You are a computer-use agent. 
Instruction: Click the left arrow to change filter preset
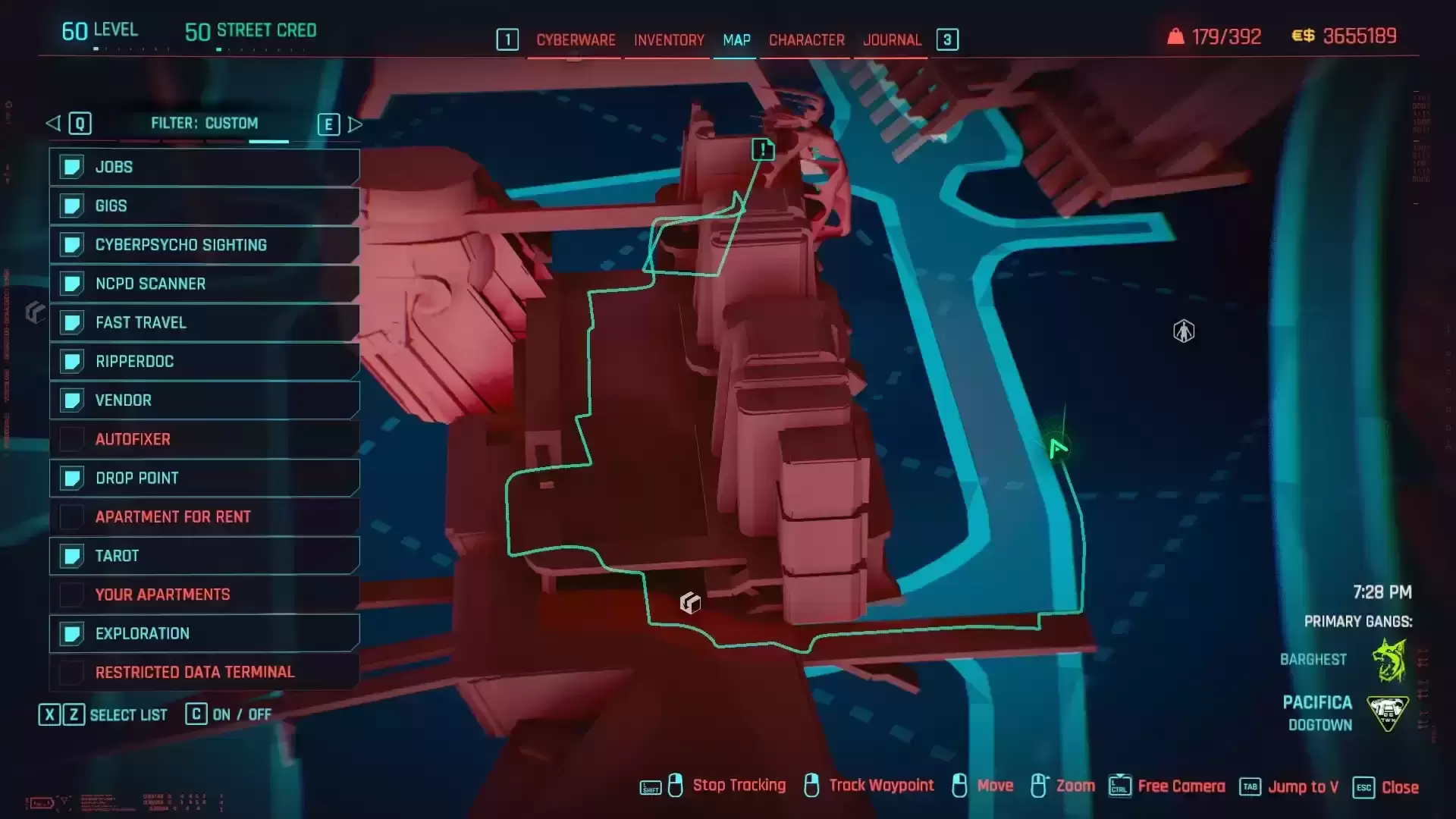[x=52, y=124]
